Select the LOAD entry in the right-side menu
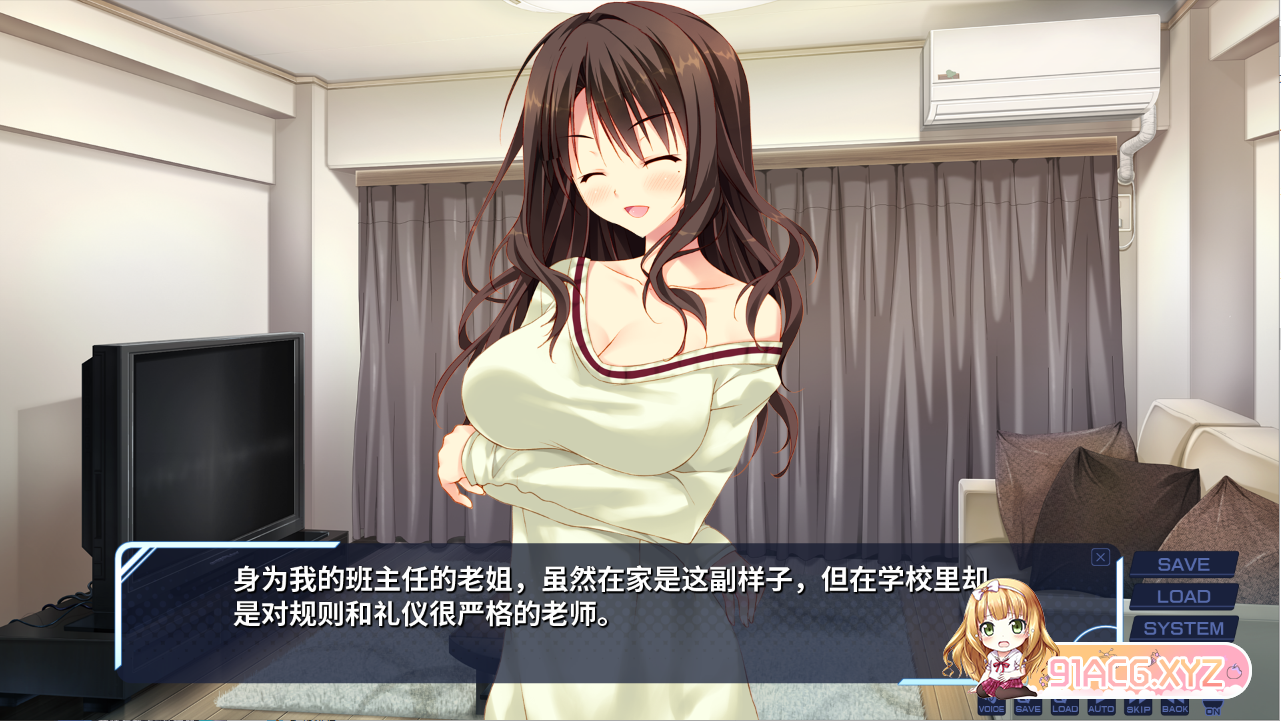Image resolution: width=1281 pixels, height=721 pixels. click(1183, 597)
